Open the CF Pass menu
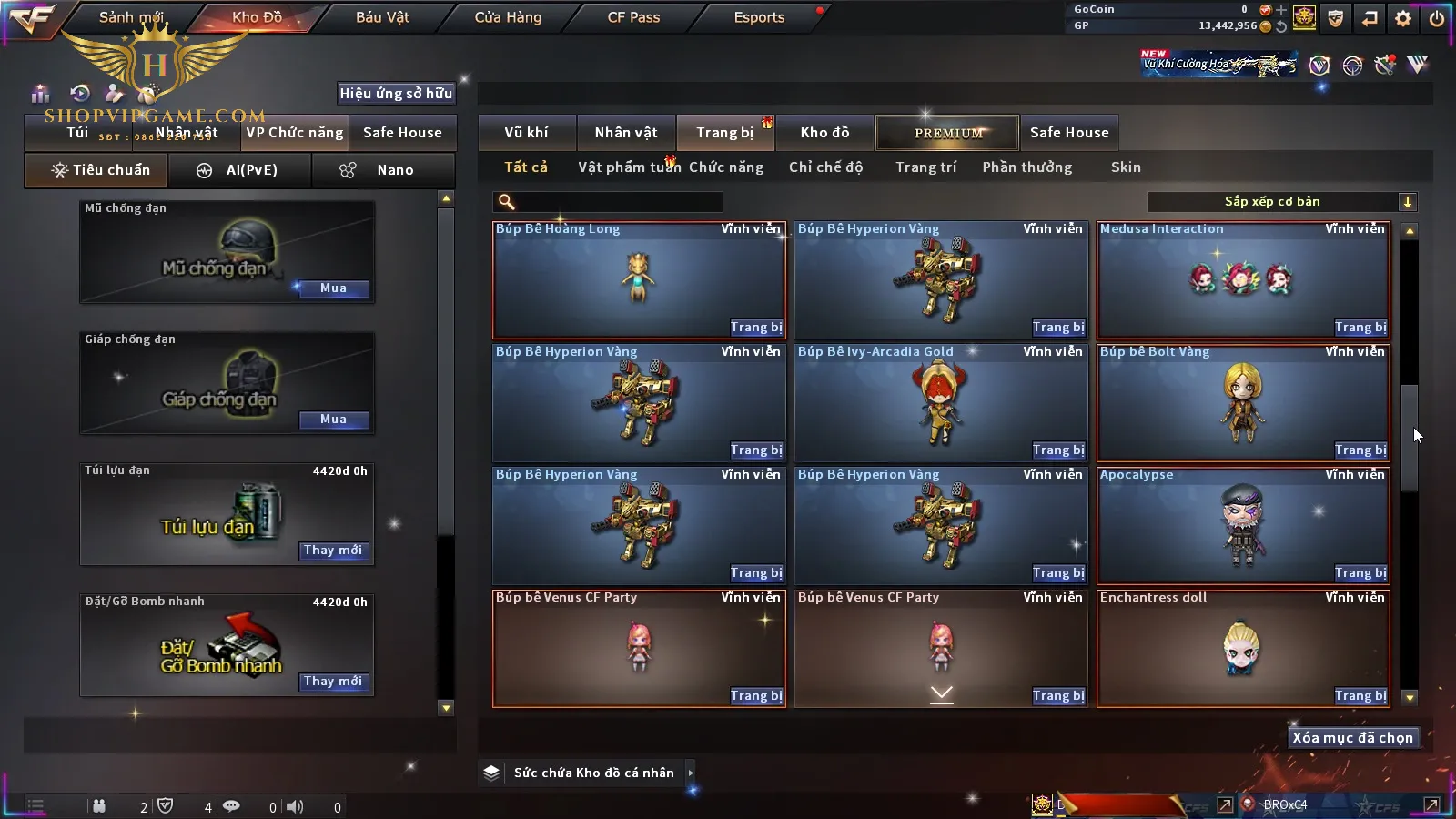This screenshot has height=819, width=1456. (633, 17)
